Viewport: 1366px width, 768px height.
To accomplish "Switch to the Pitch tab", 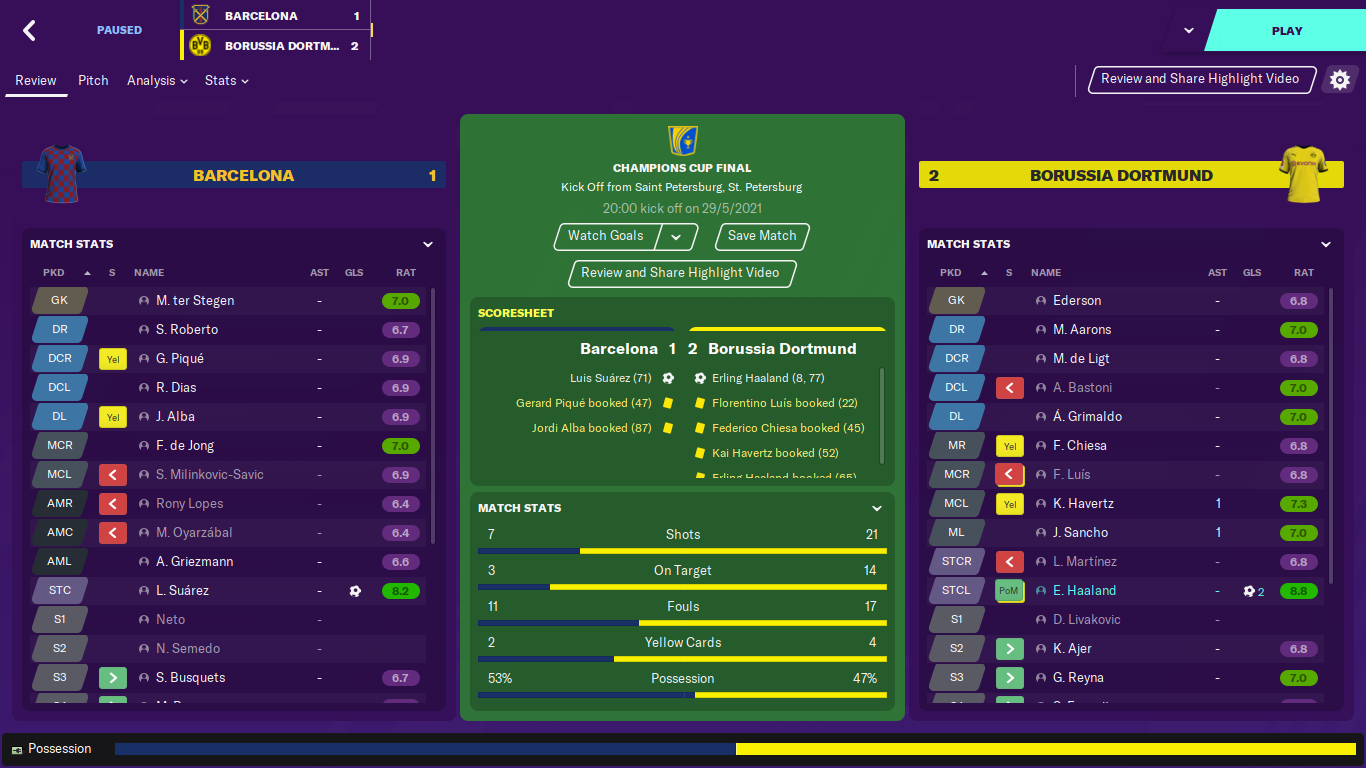I will coord(93,81).
